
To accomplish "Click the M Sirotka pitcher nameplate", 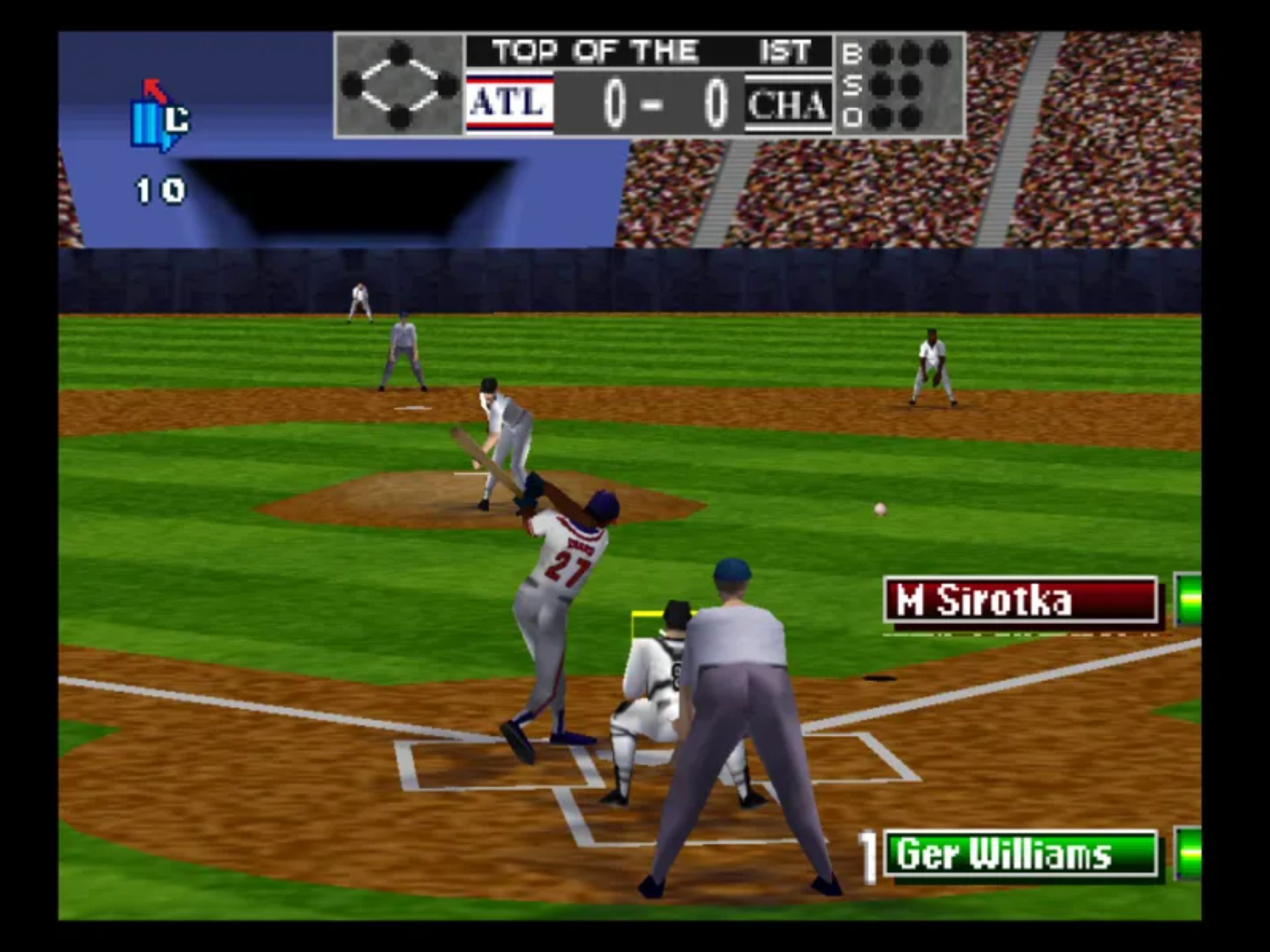I will point(1020,600).
